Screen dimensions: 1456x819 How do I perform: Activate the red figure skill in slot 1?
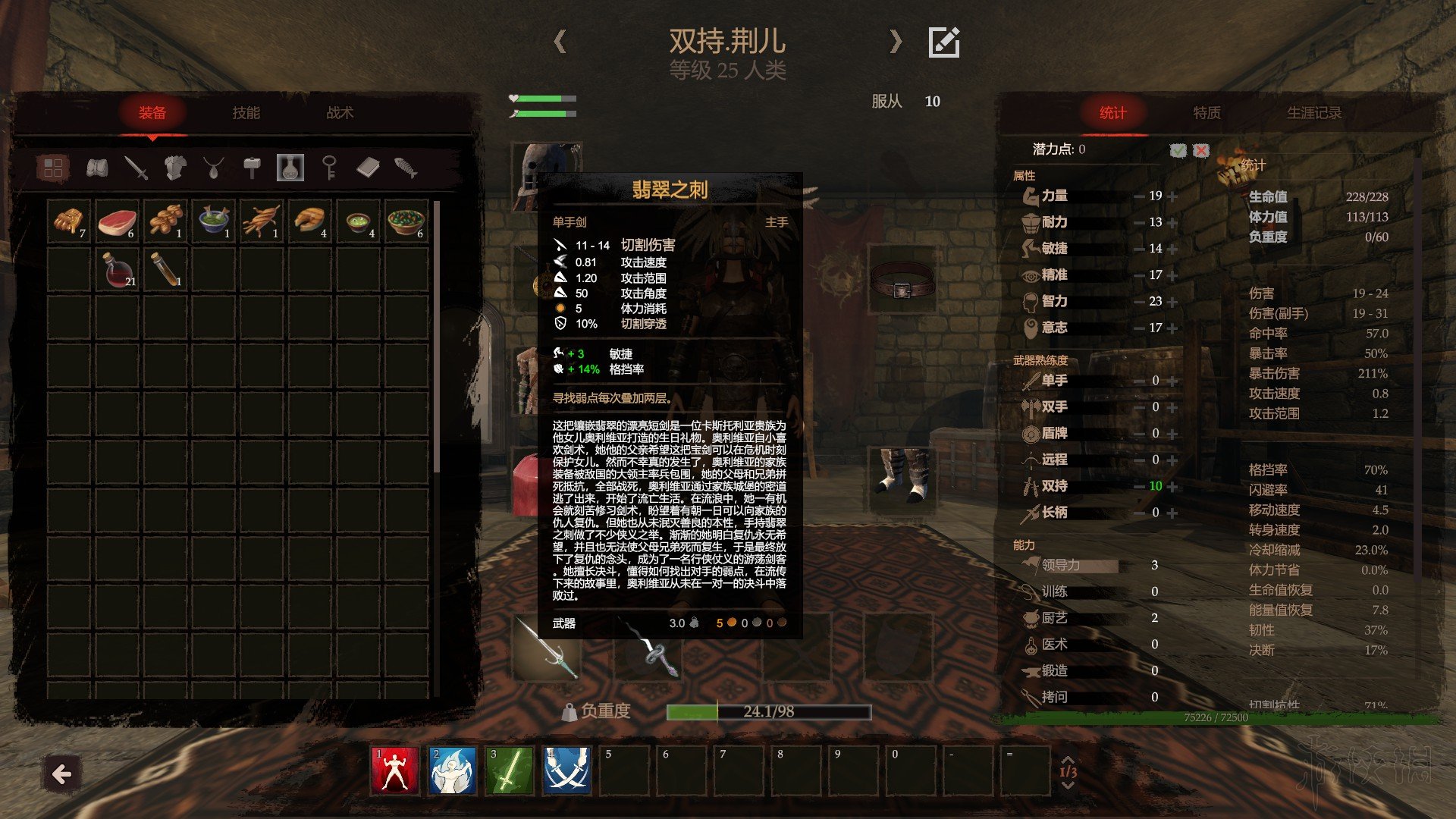394,770
